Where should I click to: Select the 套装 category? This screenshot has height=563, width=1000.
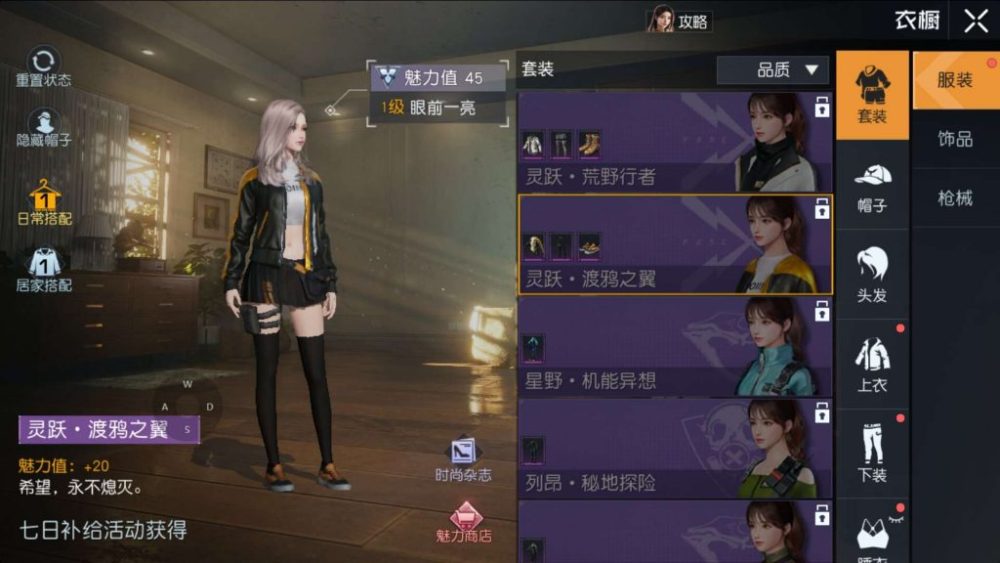pyautogui.click(x=872, y=95)
